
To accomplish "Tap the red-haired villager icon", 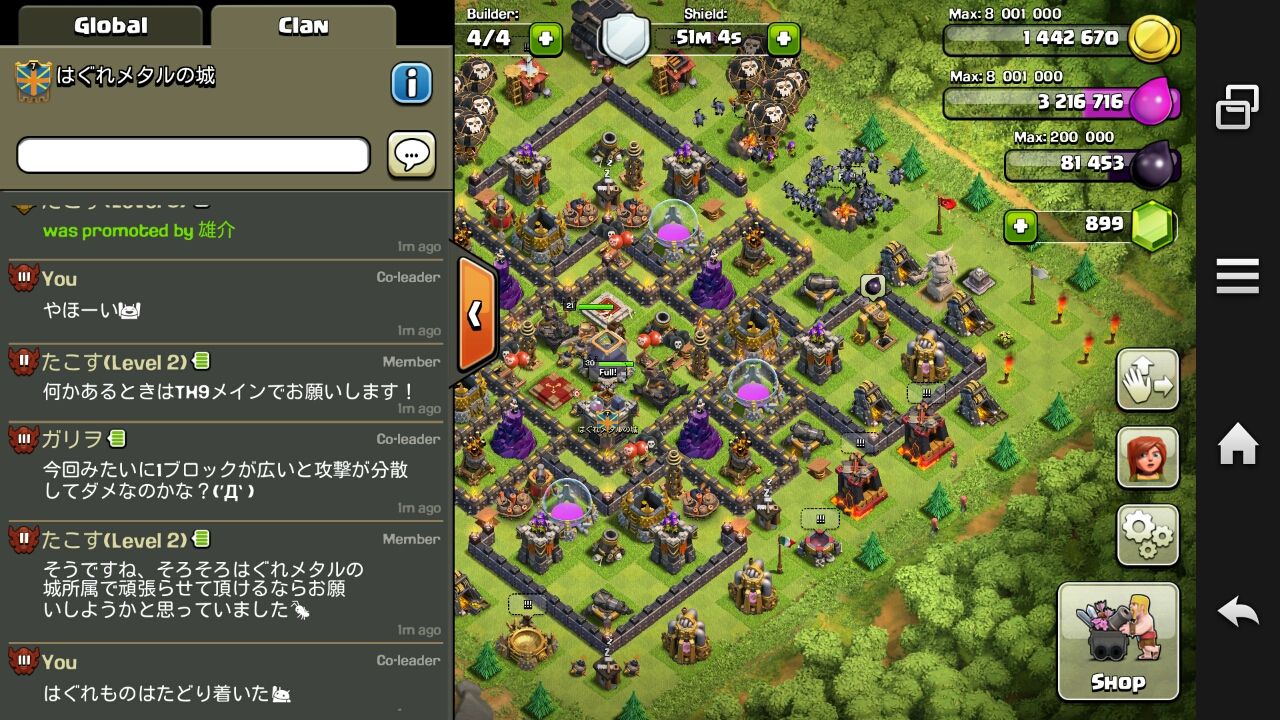I will tap(1146, 458).
